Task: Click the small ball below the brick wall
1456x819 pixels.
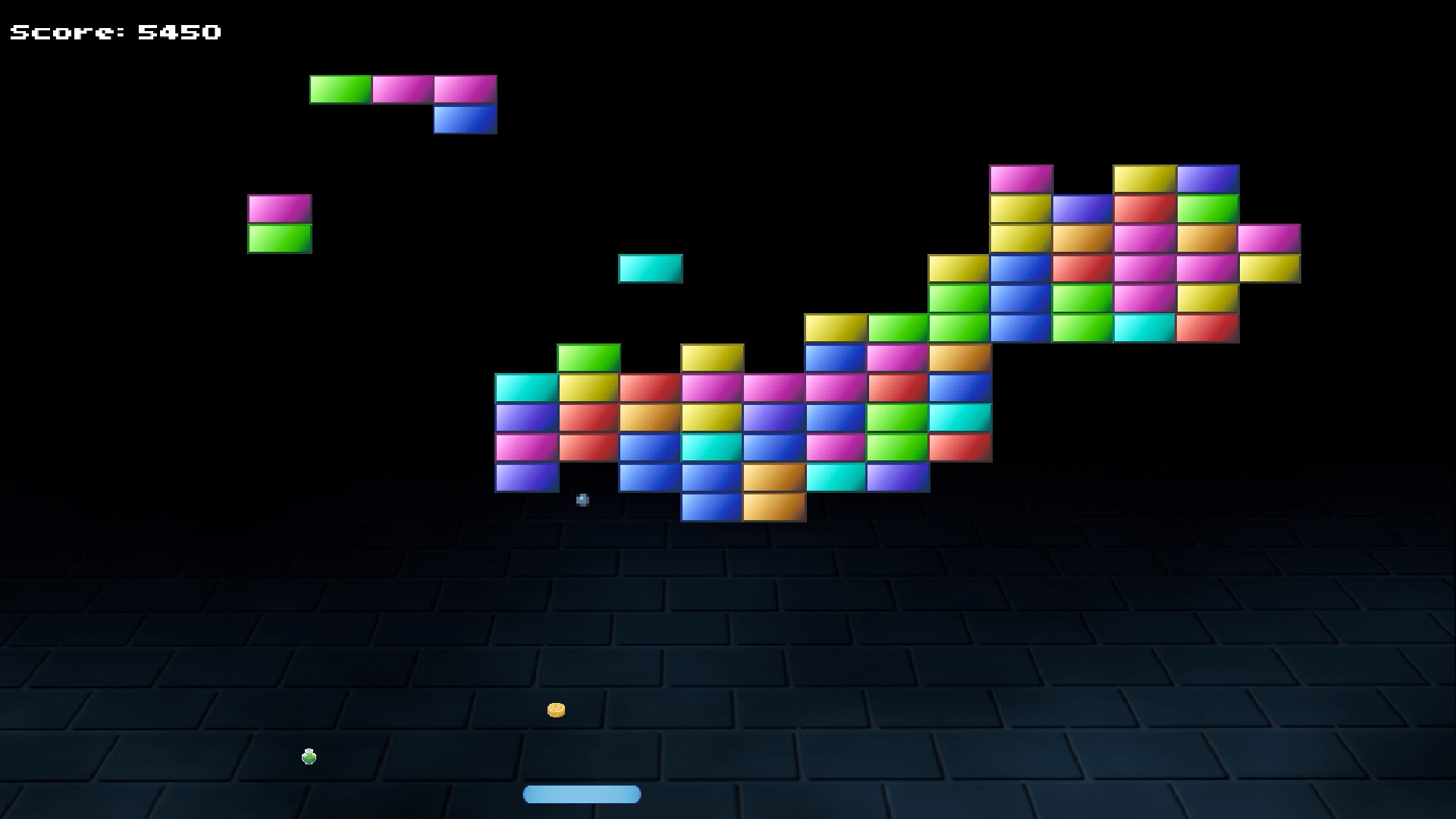Action: (582, 499)
